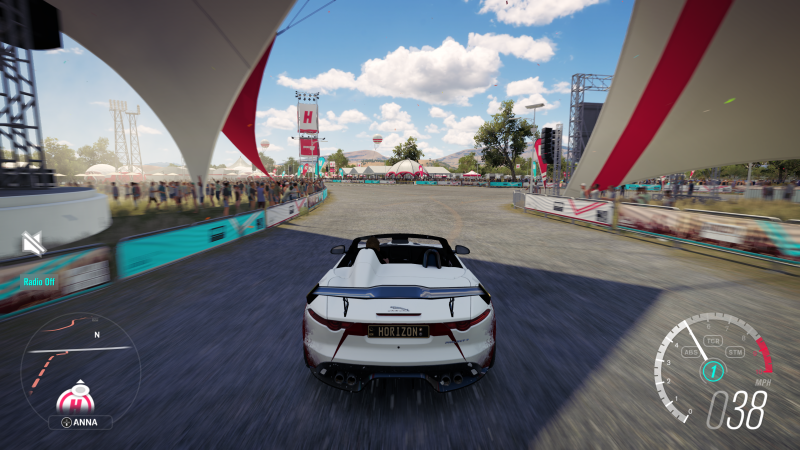Screen dimensions: 800x450
Task: Click the Horizon festival marker on minimap
Action: click(x=76, y=400)
